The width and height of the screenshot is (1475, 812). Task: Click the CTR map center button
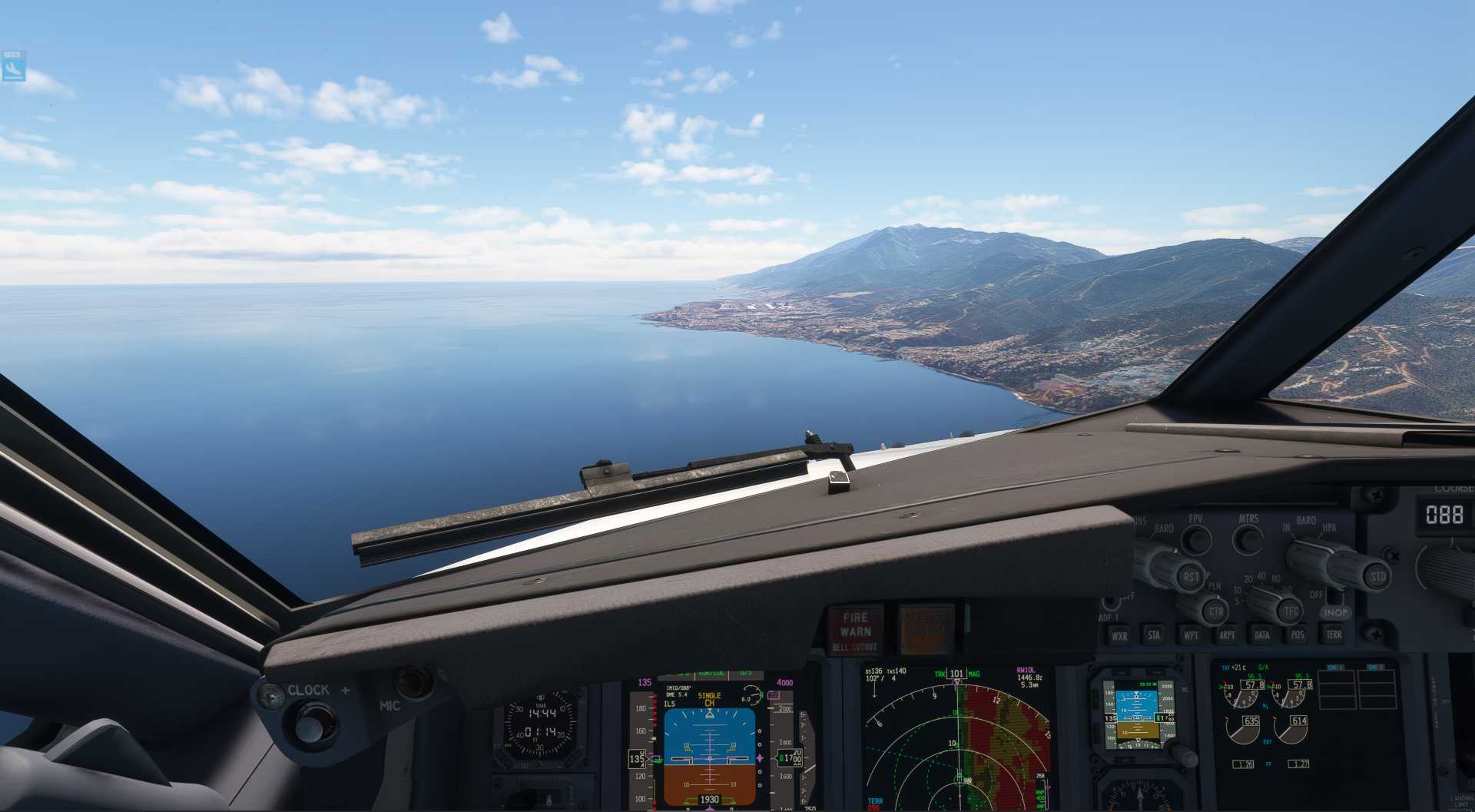(1215, 612)
